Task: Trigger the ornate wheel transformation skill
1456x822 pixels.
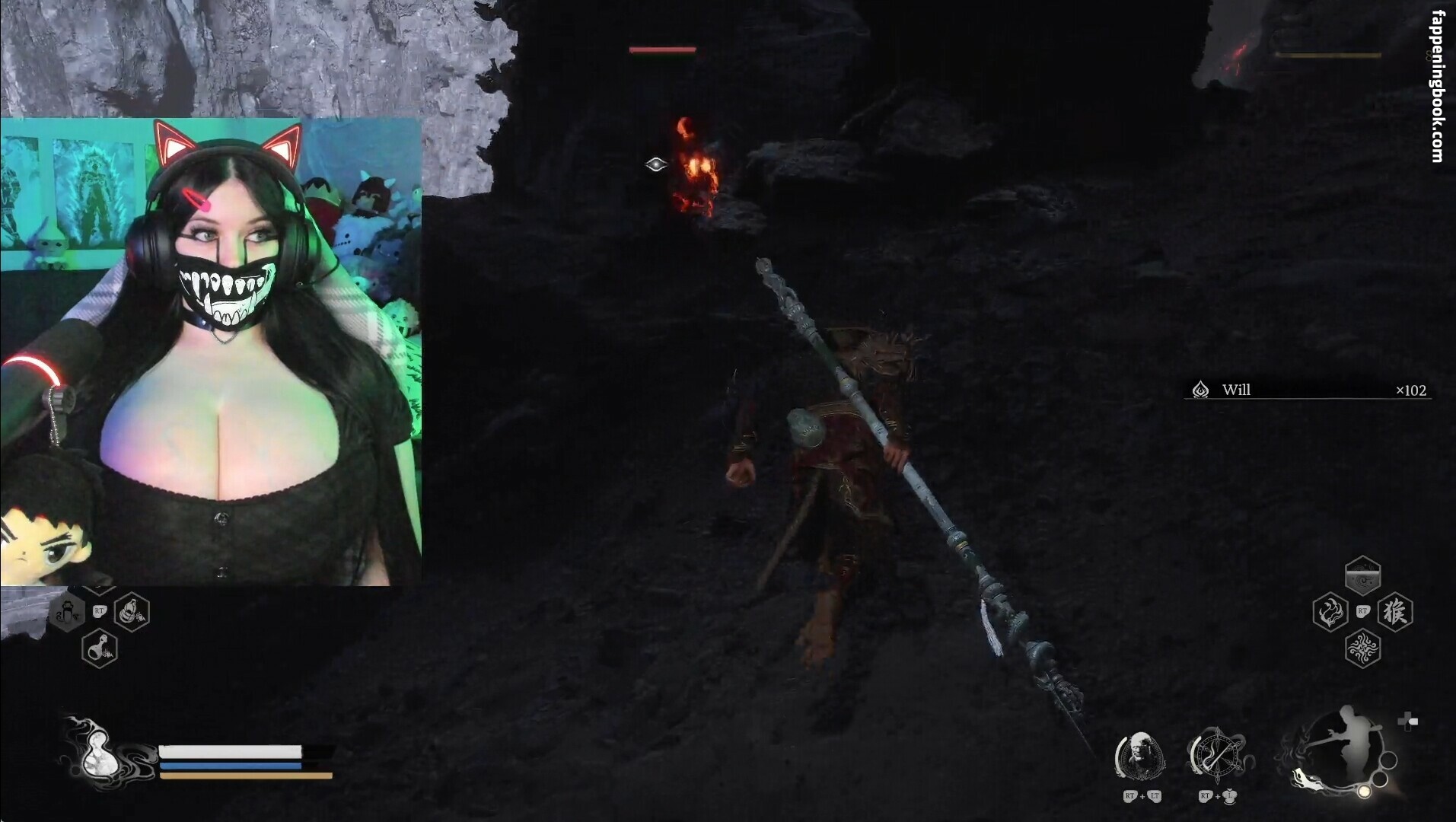Action: [x=1215, y=756]
